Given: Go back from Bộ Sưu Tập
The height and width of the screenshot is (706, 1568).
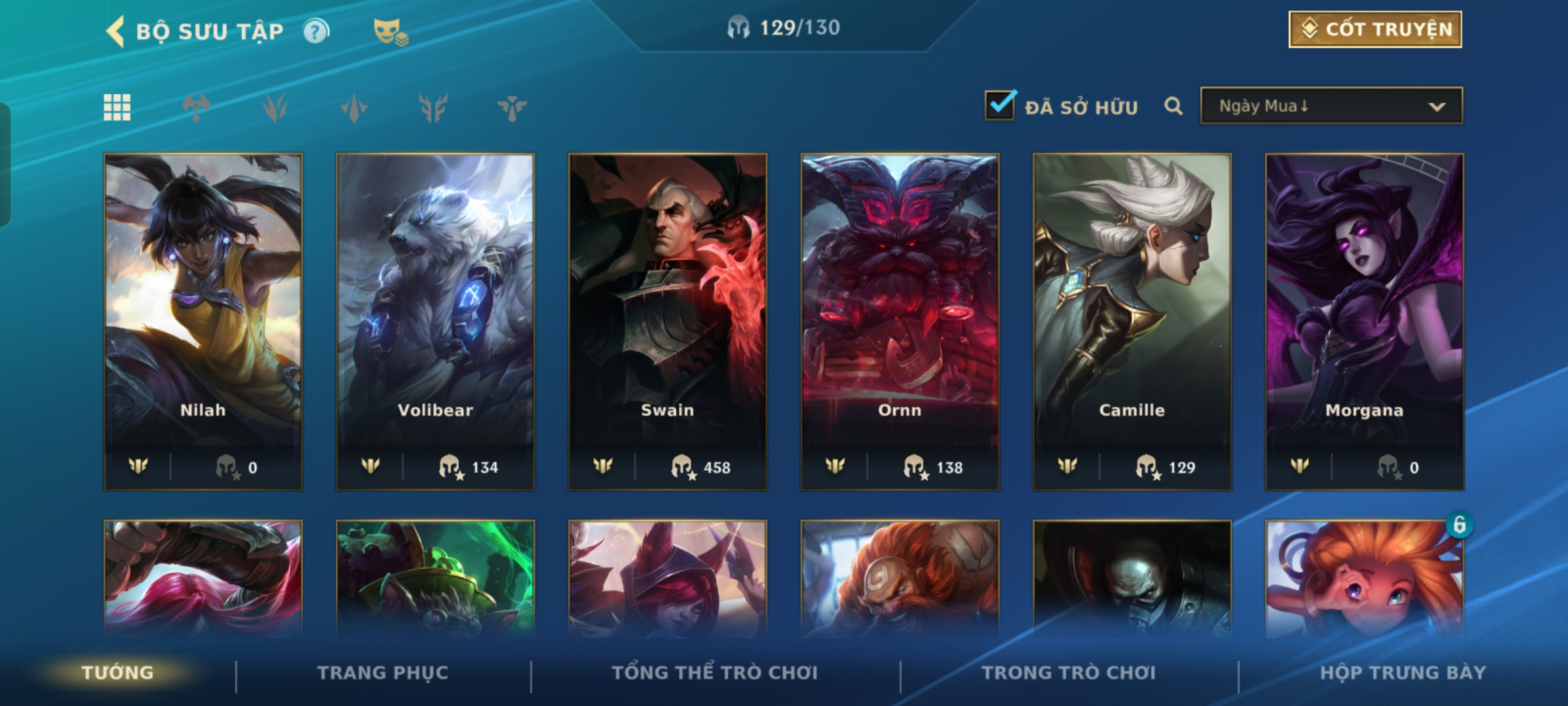Looking at the screenshot, I should coord(116,31).
